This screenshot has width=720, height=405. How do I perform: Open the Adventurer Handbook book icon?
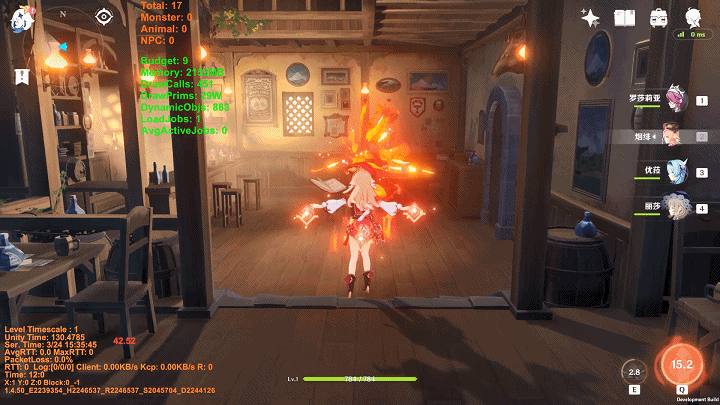[625, 17]
